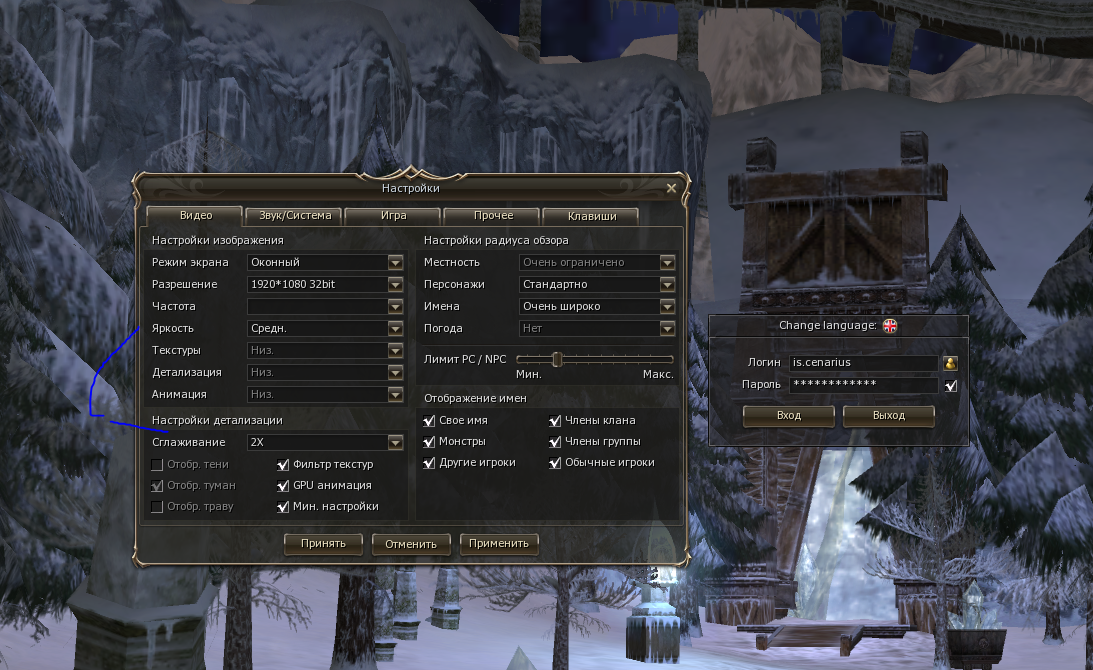
Task: Cancel changes with the Отменить button
Action: coord(411,545)
